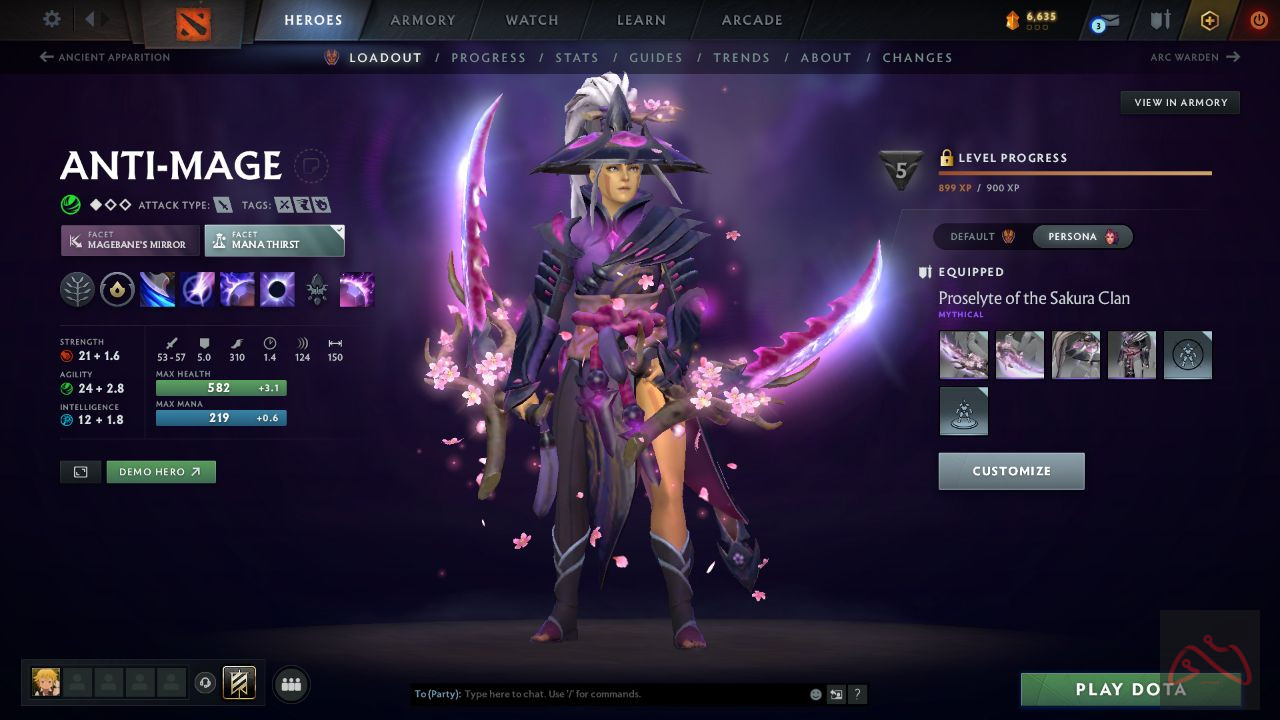The image size is (1280, 720).
Task: Switch to the Default hero model
Action: [x=982, y=237]
